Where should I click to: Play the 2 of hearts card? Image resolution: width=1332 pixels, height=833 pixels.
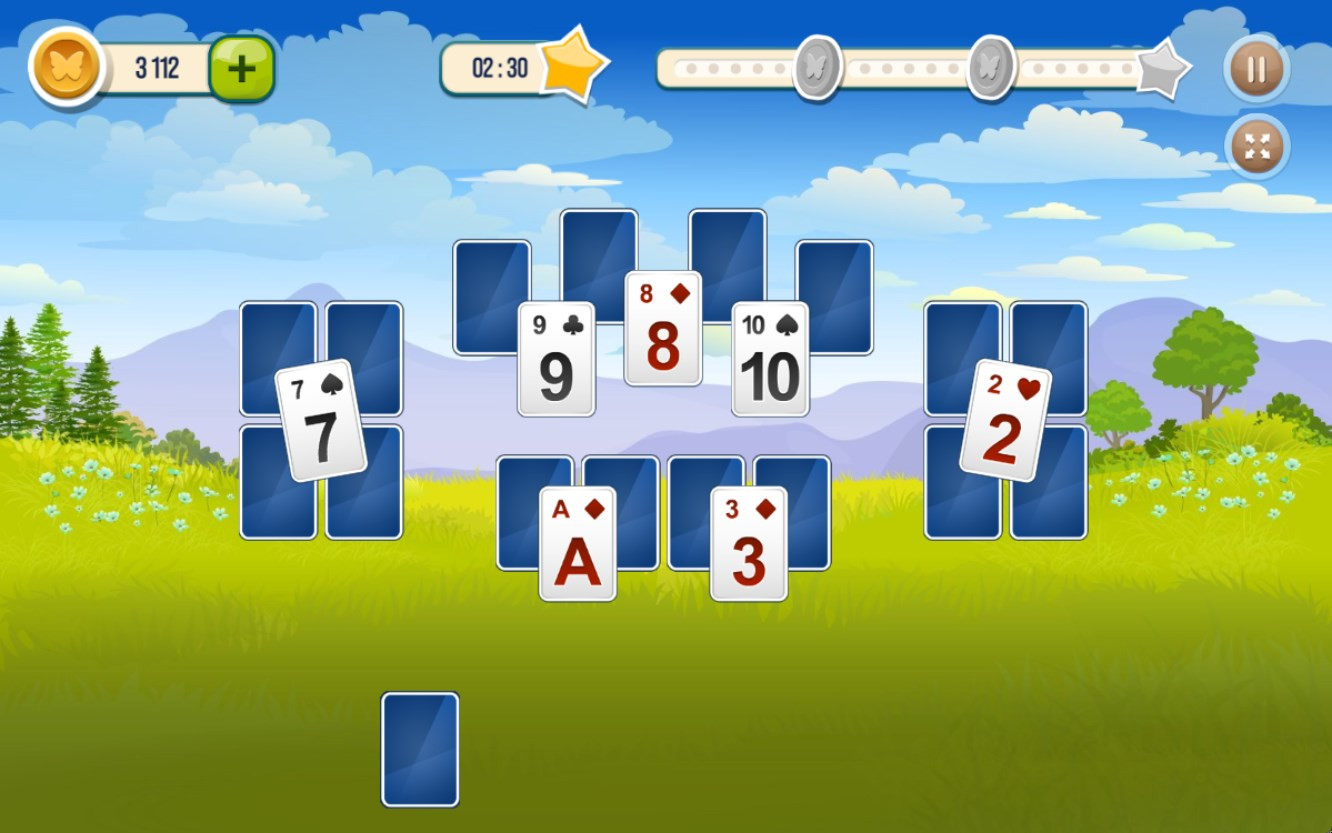1005,421
